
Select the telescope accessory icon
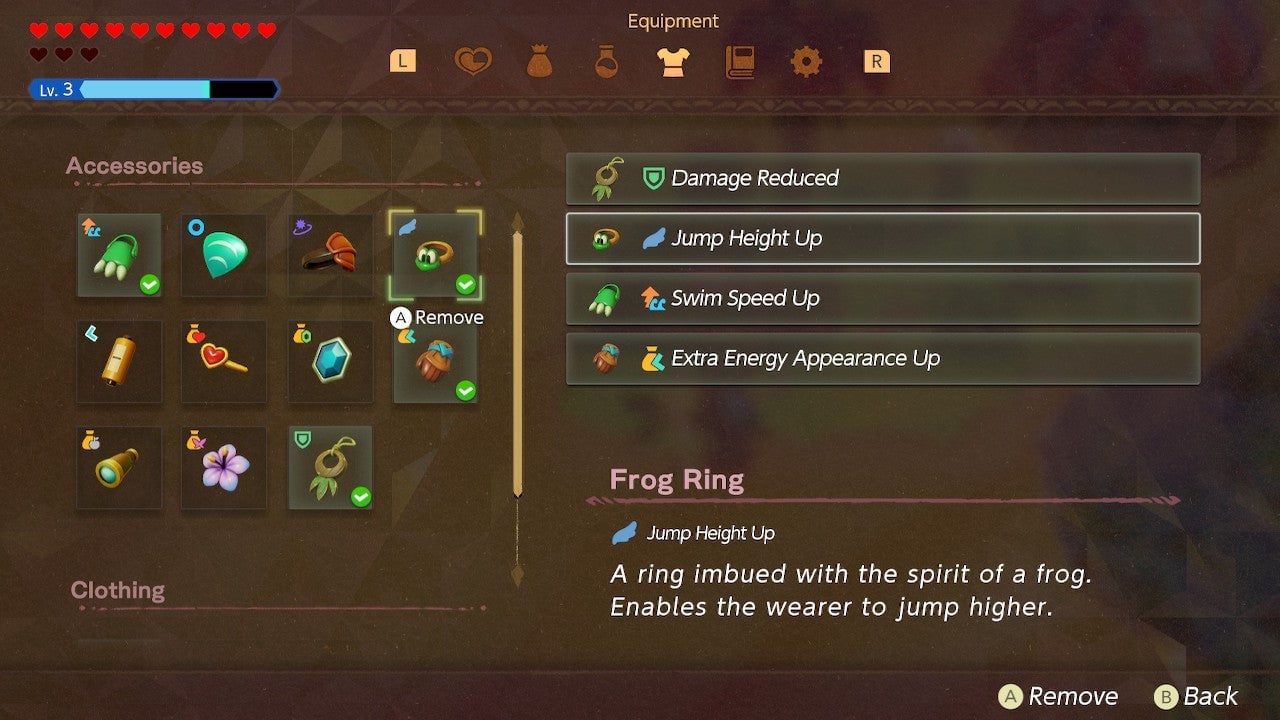pyautogui.click(x=119, y=468)
